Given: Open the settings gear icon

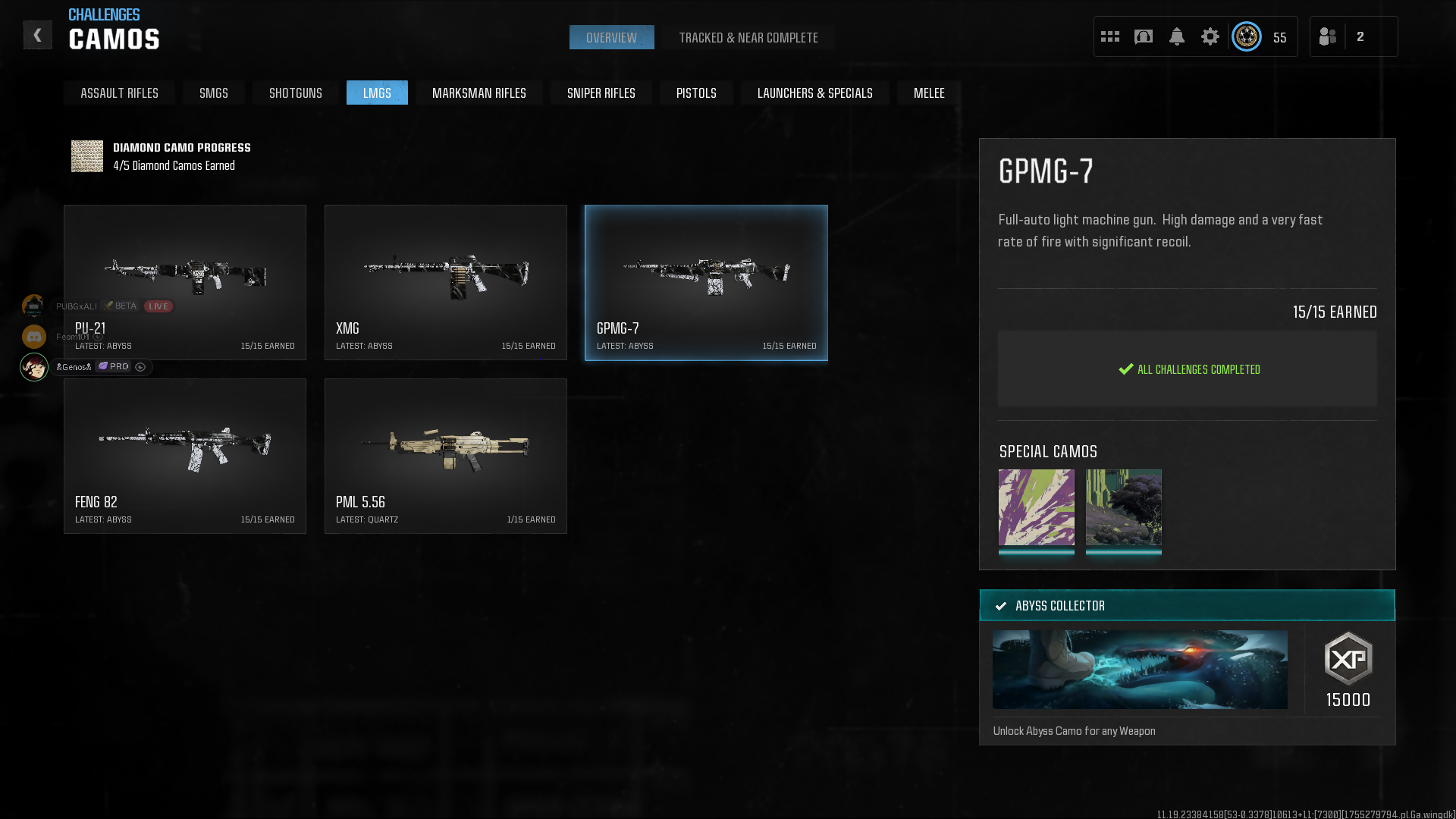Looking at the screenshot, I should coord(1210,36).
